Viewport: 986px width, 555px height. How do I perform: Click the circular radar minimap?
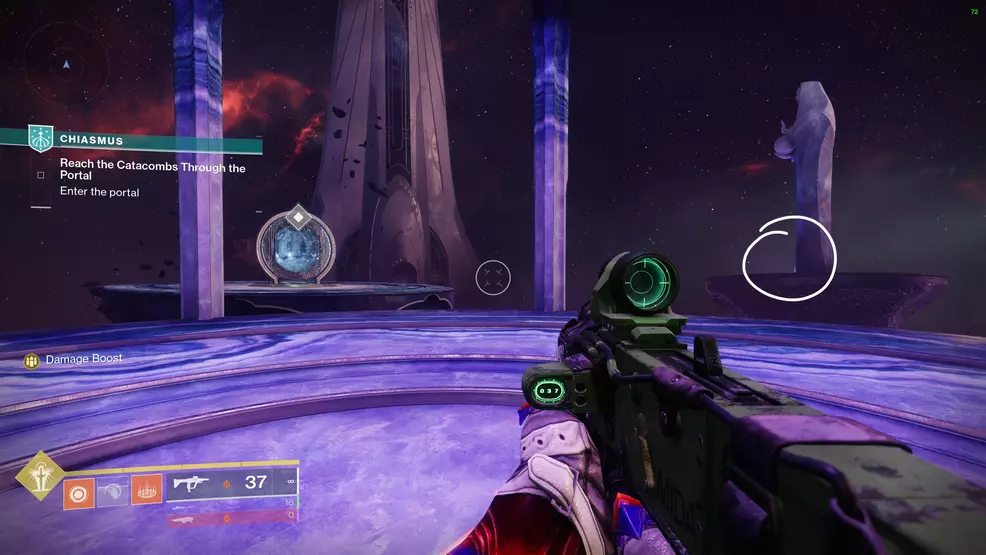click(66, 65)
